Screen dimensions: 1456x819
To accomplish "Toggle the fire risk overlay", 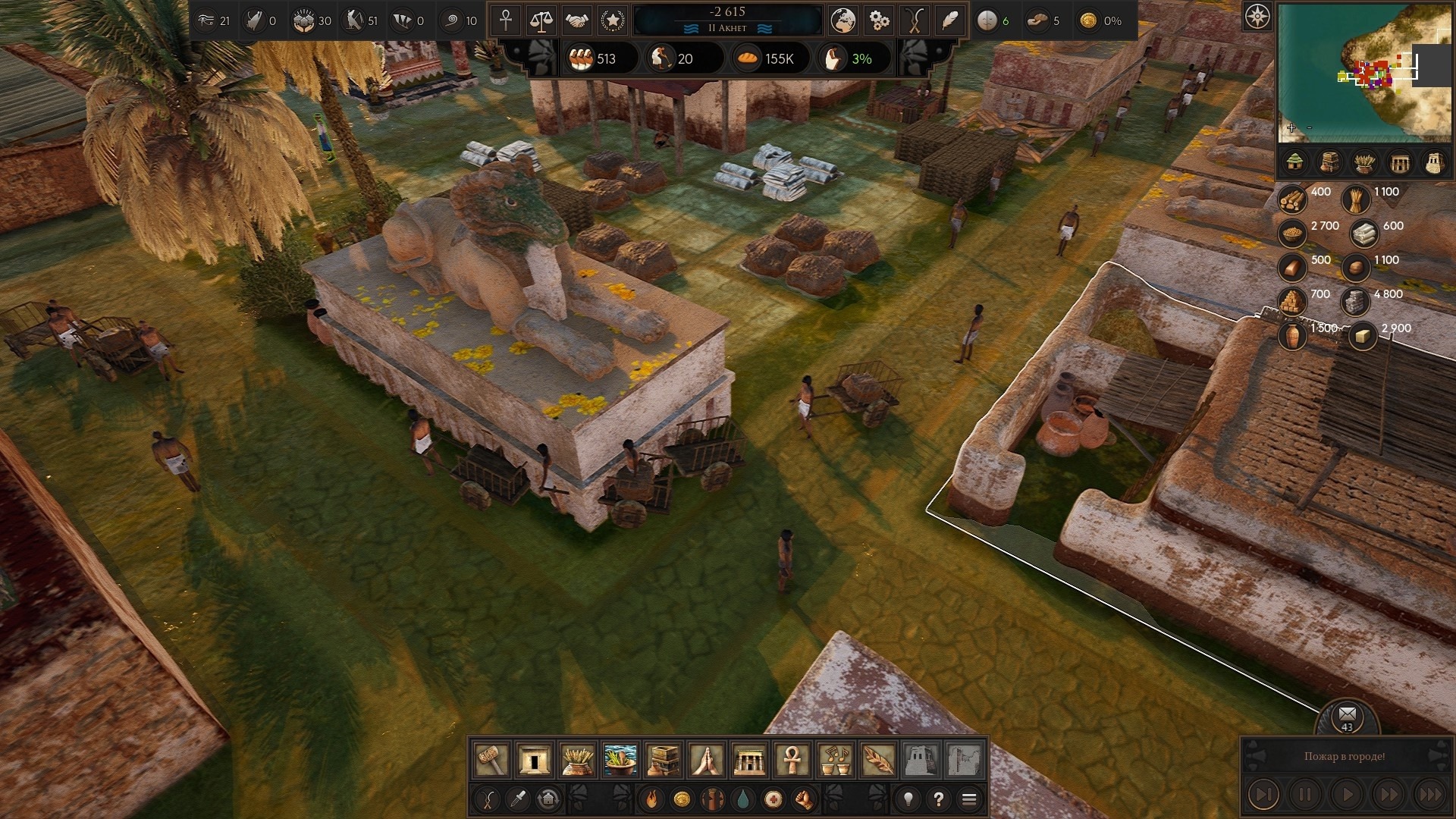I will (x=651, y=799).
